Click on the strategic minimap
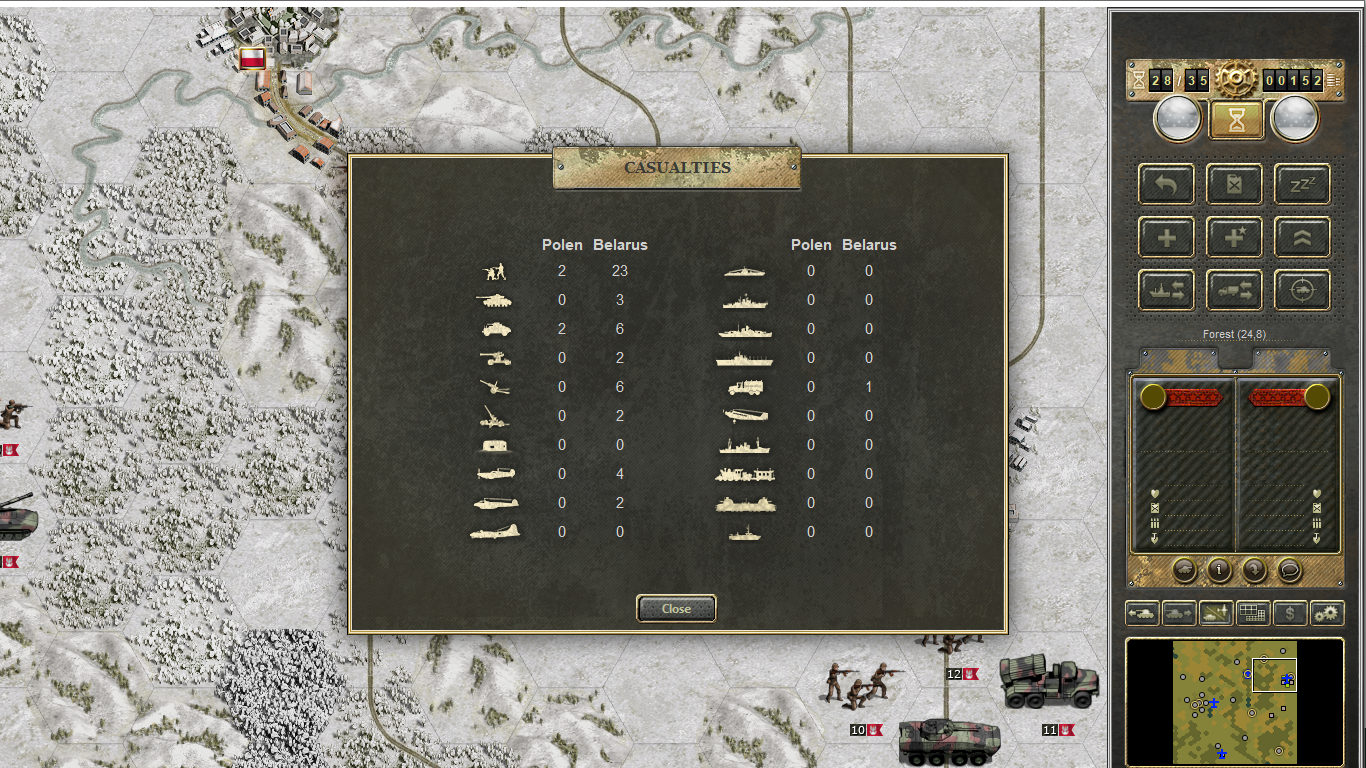The width and height of the screenshot is (1366, 768). pyautogui.click(x=1234, y=702)
